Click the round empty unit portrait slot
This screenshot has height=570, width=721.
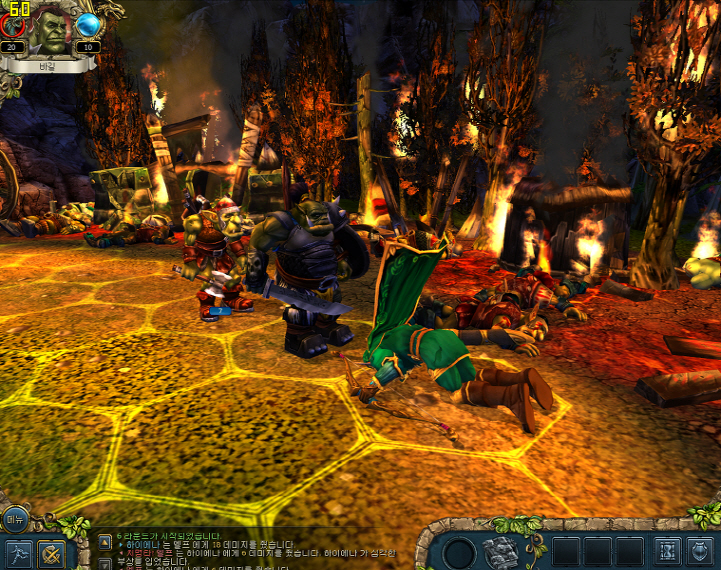coord(460,552)
